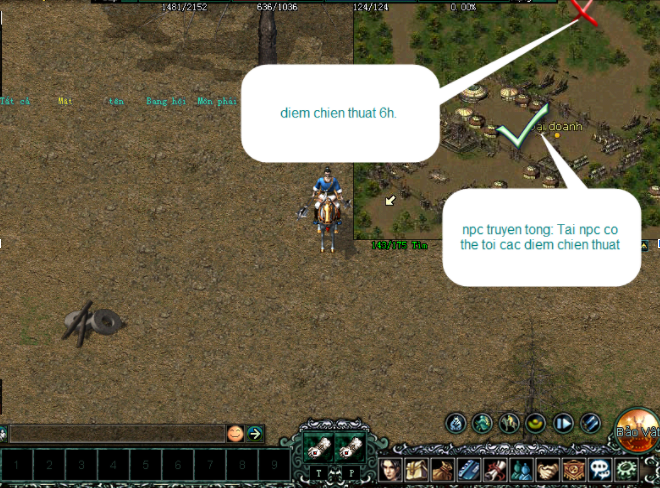
Task: Click the round play arrow button
Action: (x=563, y=423)
